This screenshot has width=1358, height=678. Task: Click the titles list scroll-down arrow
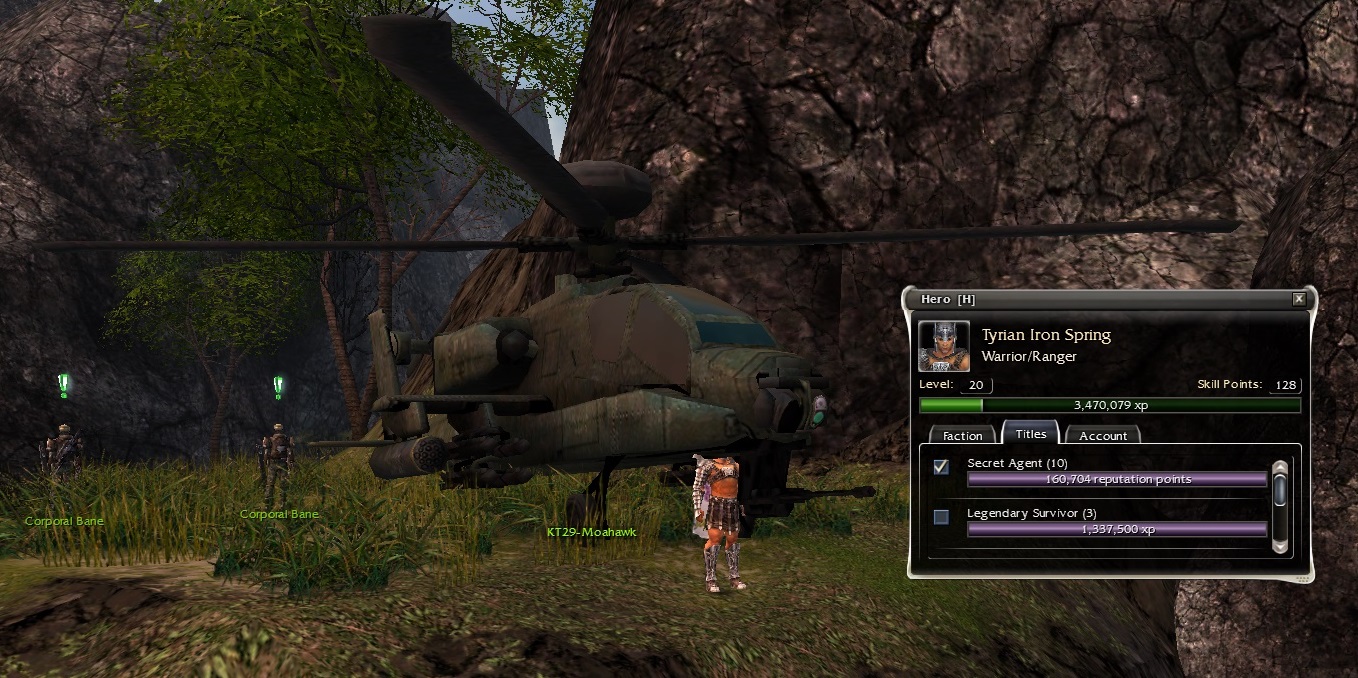[1279, 546]
